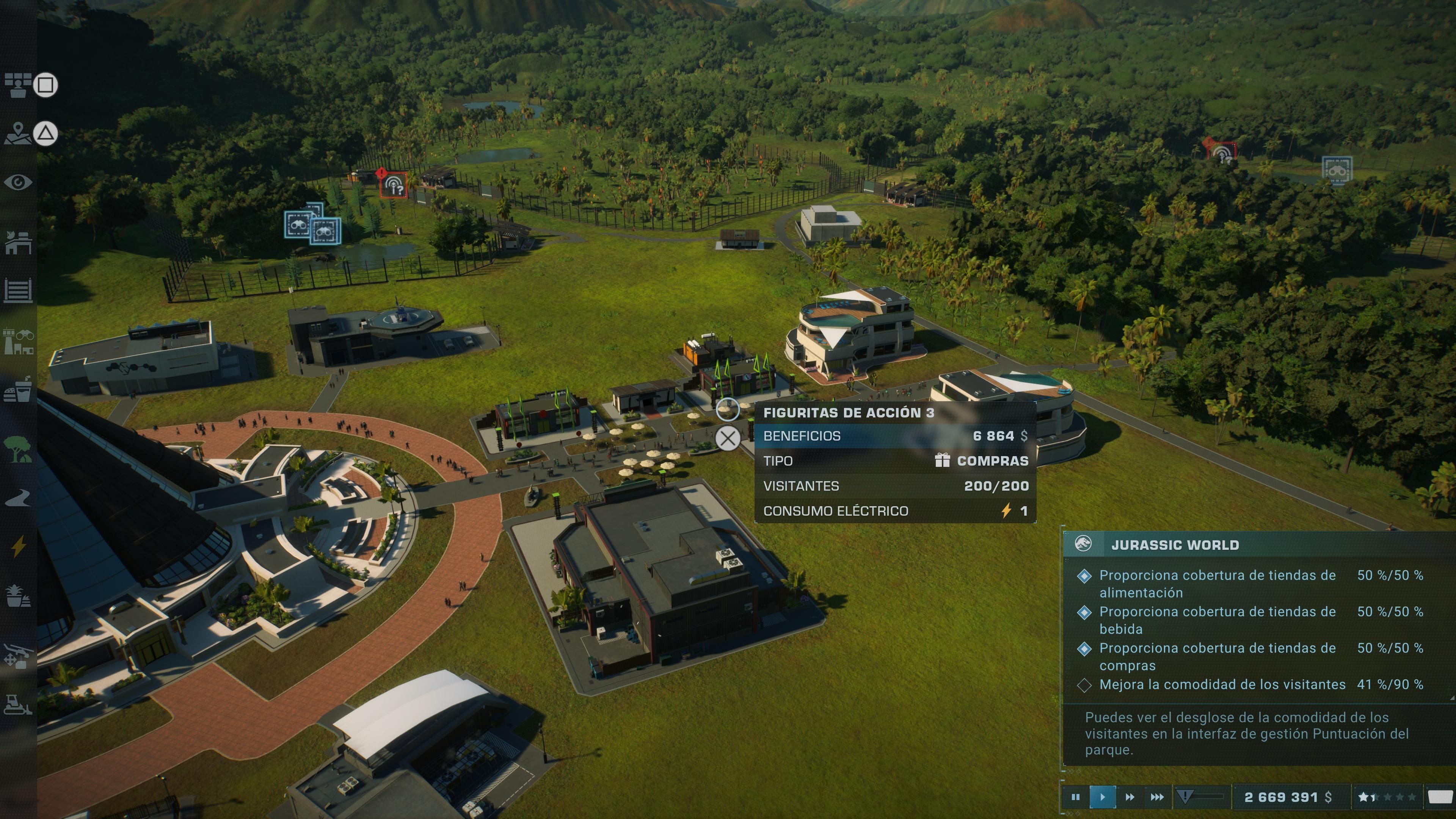Open the map pin icon in sidebar
This screenshot has width=1456, height=819.
18,133
